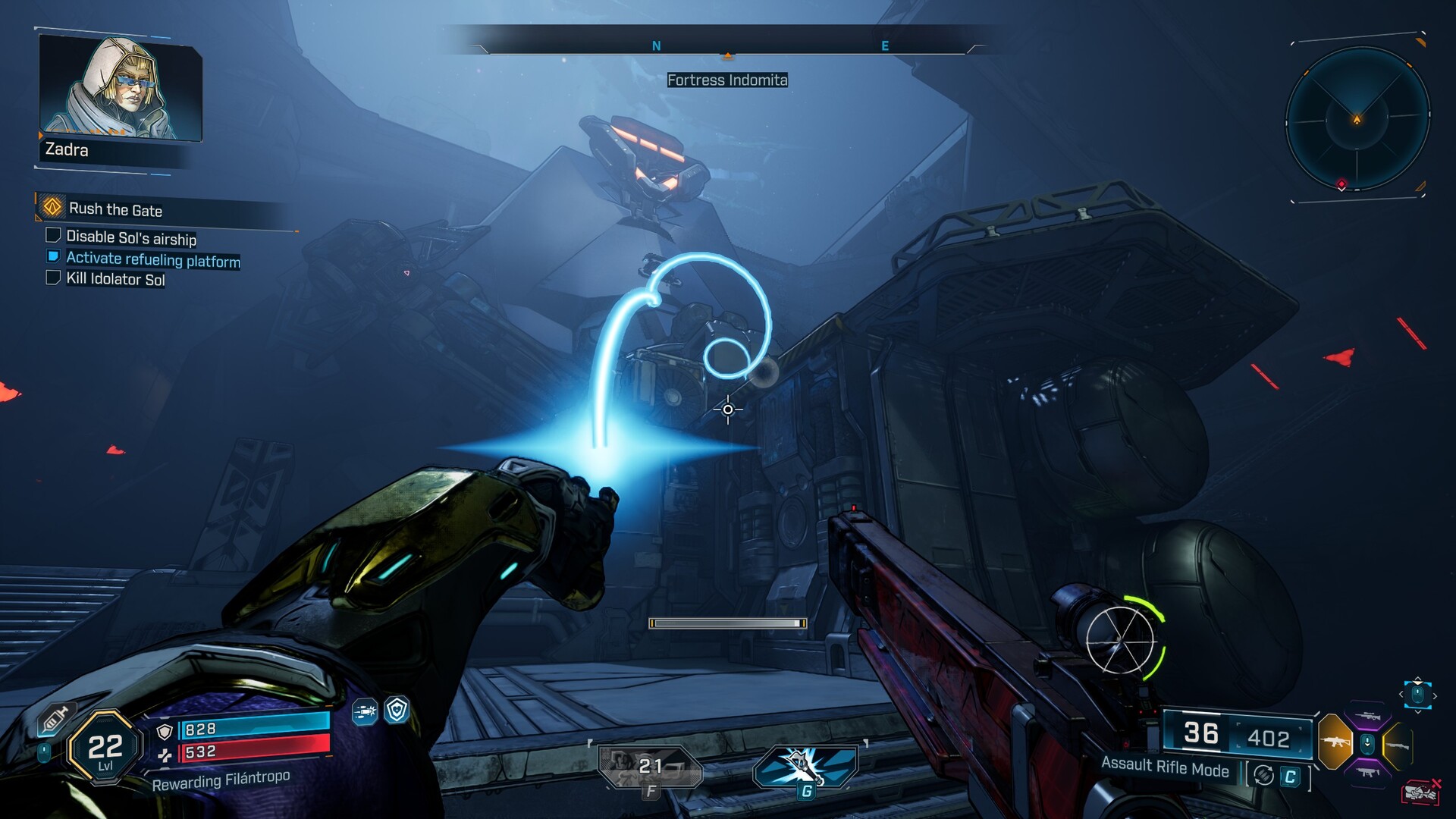
Task: Click the red crossed-out vehicle icon
Action: click(x=1421, y=792)
